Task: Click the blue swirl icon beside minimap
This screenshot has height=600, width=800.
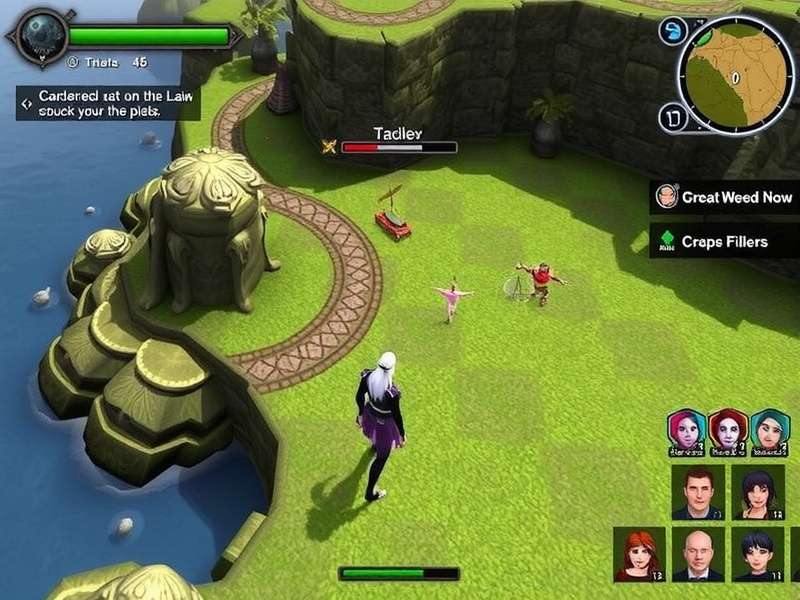Action: 670,31
